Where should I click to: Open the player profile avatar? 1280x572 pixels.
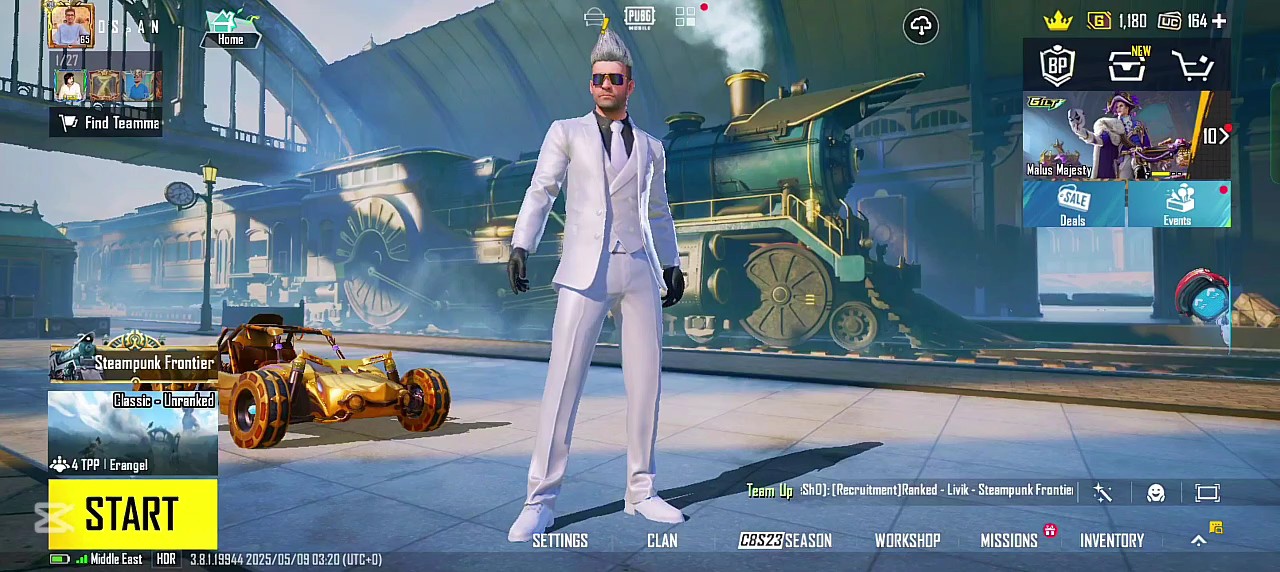[70, 25]
